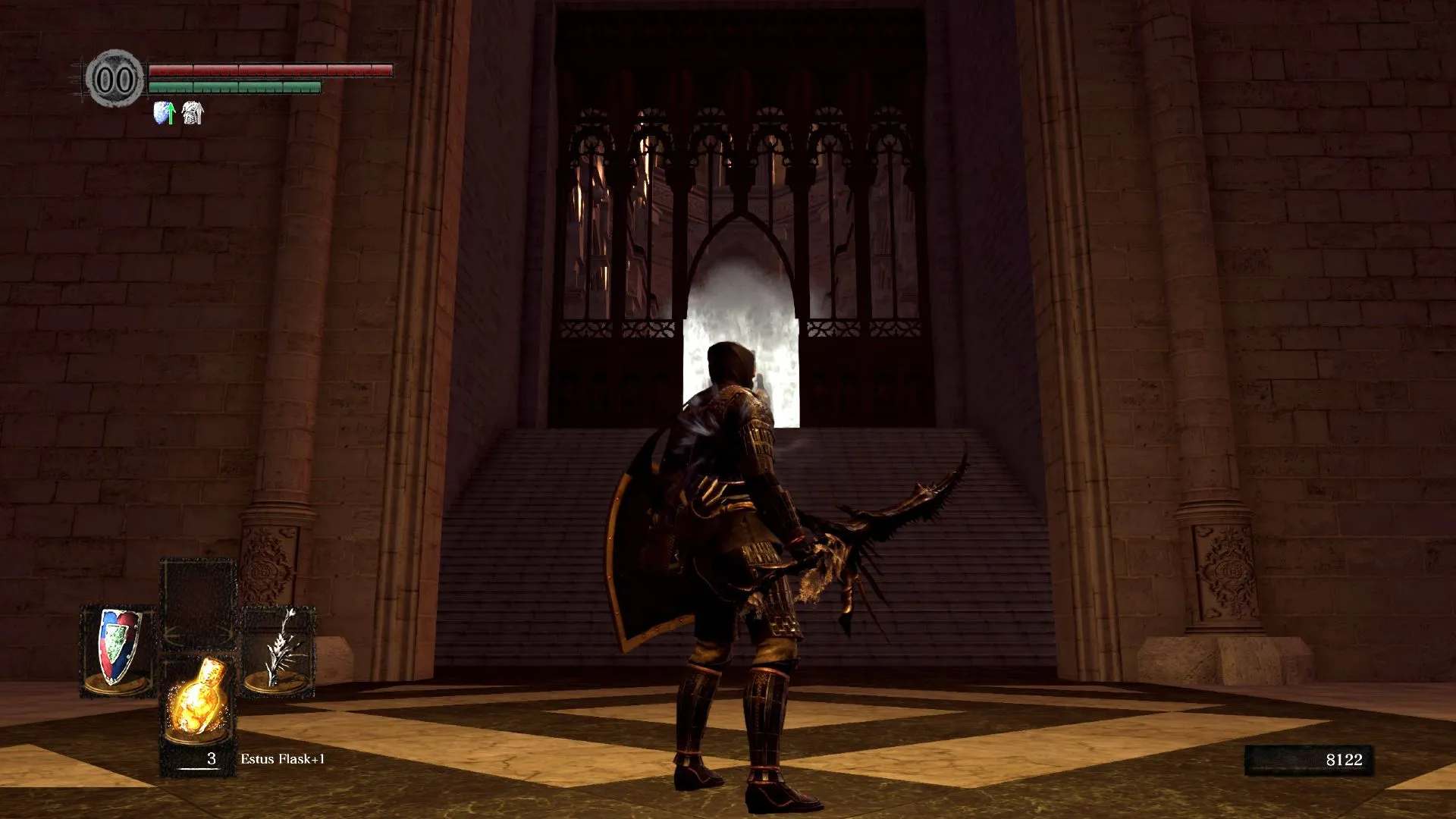
Task: Click the humanity counter emblem
Action: [115, 79]
